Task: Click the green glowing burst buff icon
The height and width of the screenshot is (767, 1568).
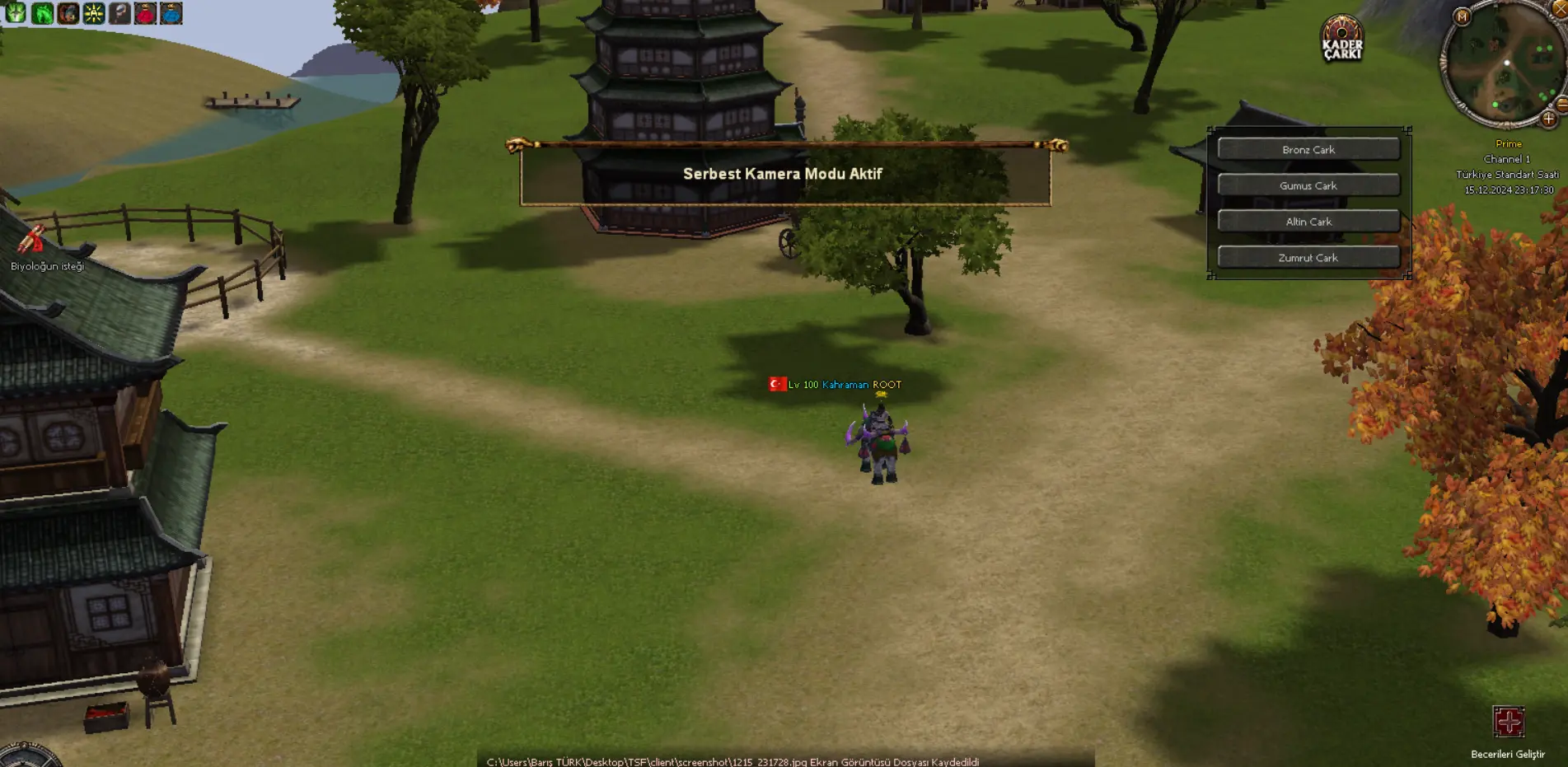Action: 16,13
